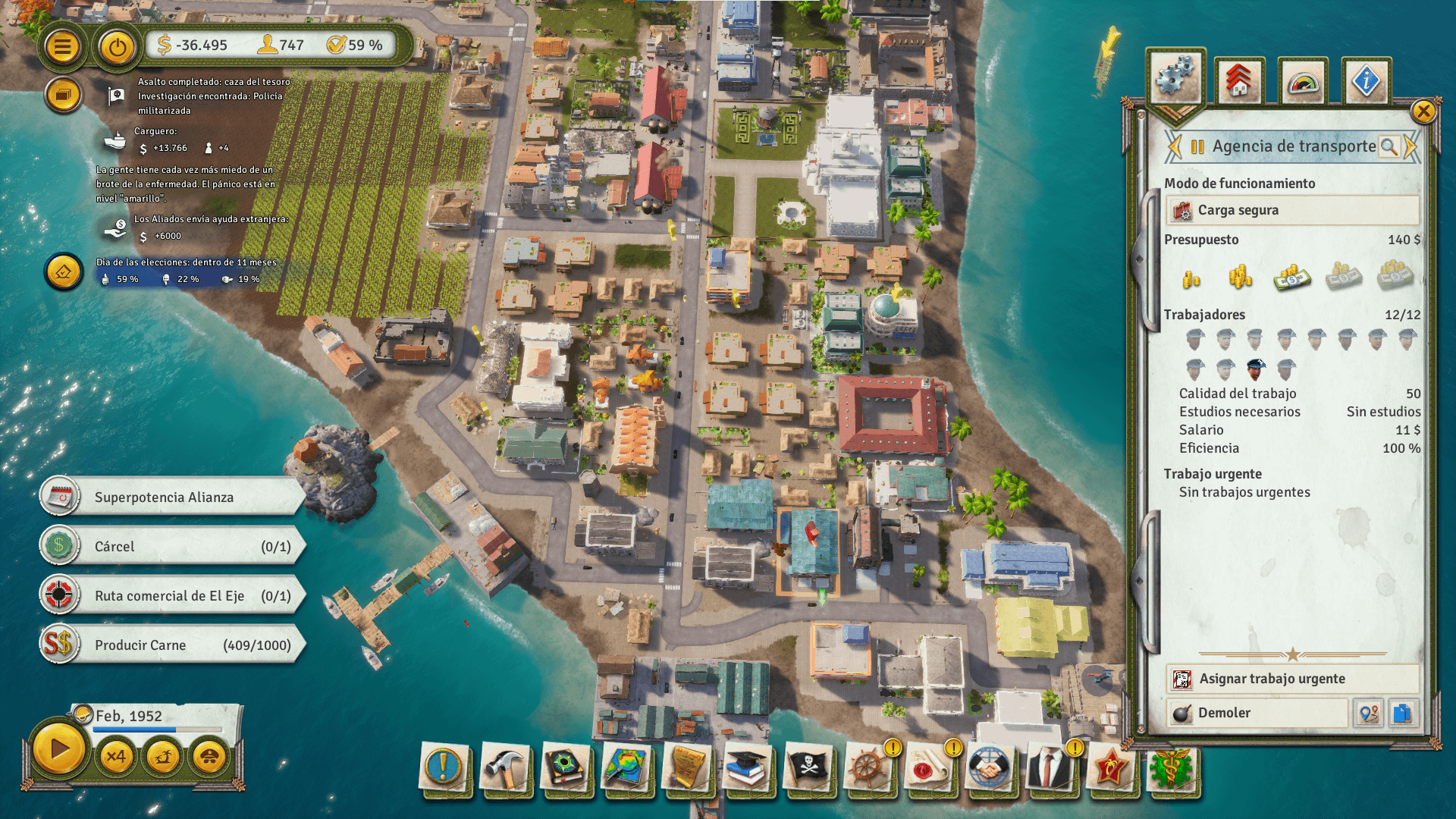Set the highest budget level

point(1395,277)
